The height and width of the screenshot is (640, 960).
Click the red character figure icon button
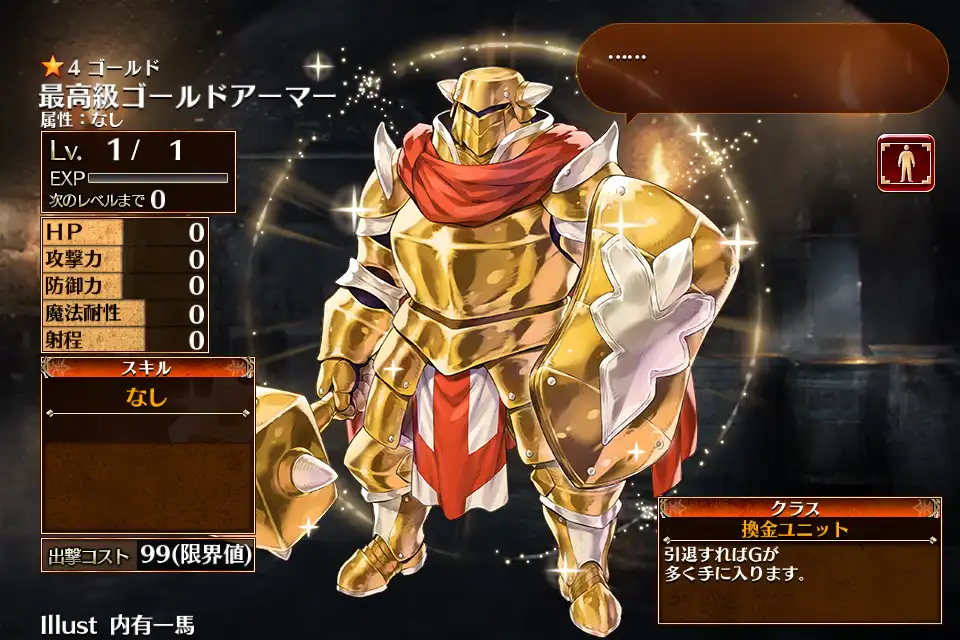coord(905,162)
